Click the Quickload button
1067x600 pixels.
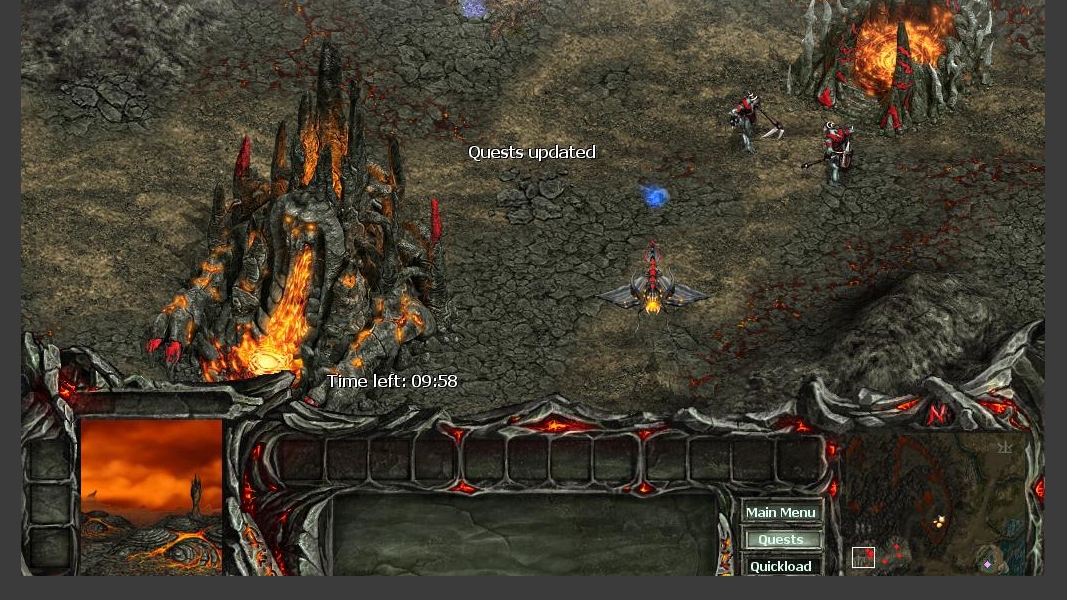(781, 565)
